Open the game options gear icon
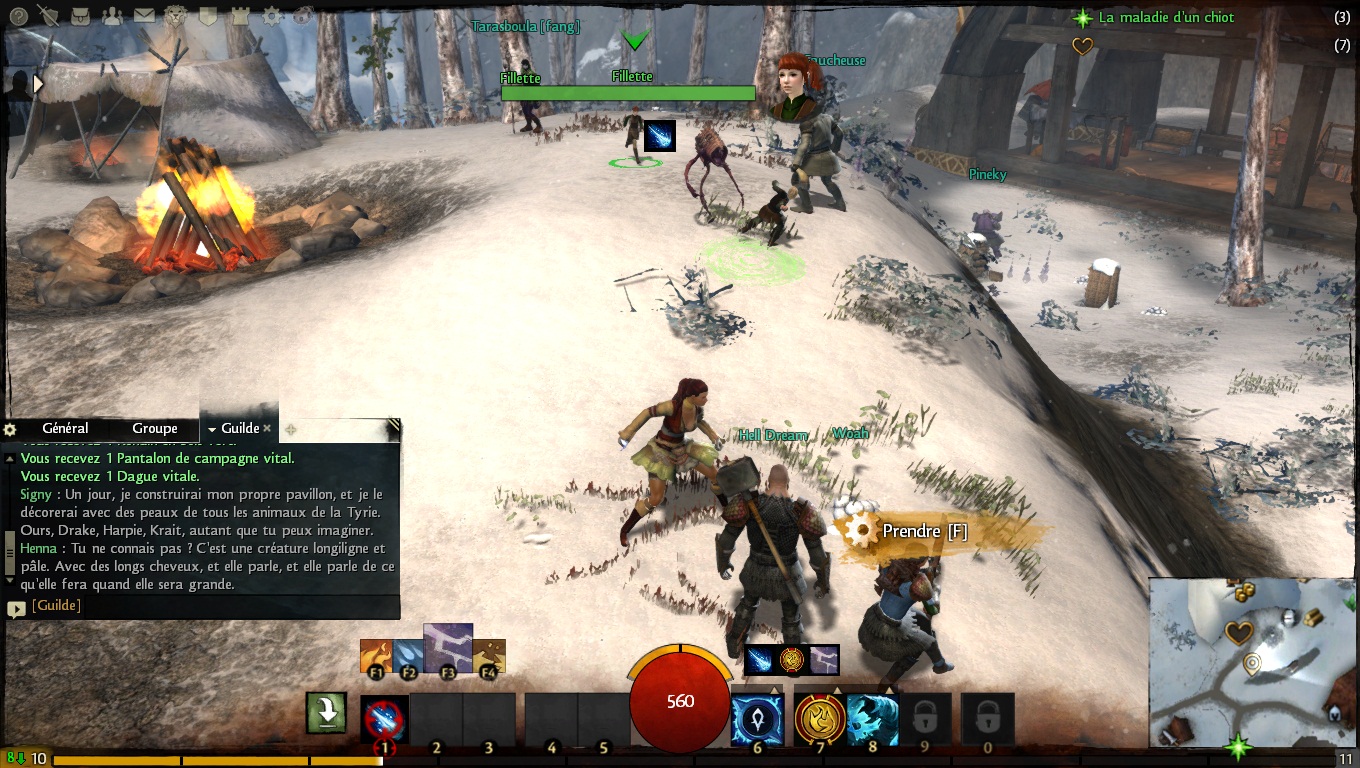This screenshot has height=768, width=1360. pyautogui.click(x=271, y=16)
